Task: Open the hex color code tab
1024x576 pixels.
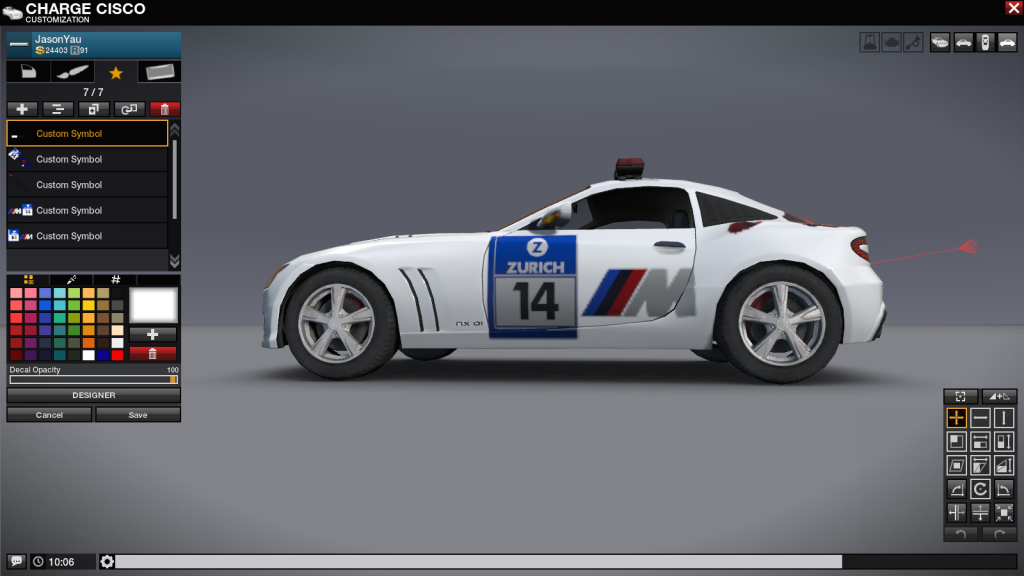Action: point(116,280)
